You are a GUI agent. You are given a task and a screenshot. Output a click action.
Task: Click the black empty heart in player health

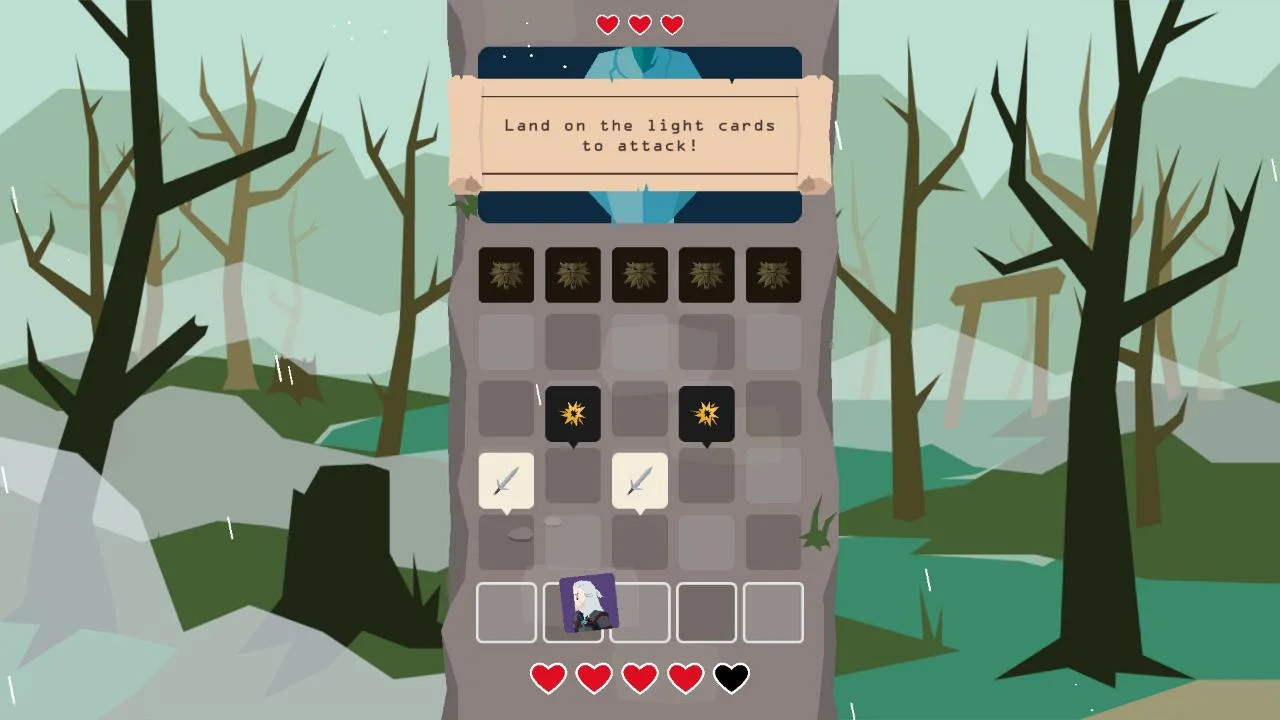(x=731, y=677)
